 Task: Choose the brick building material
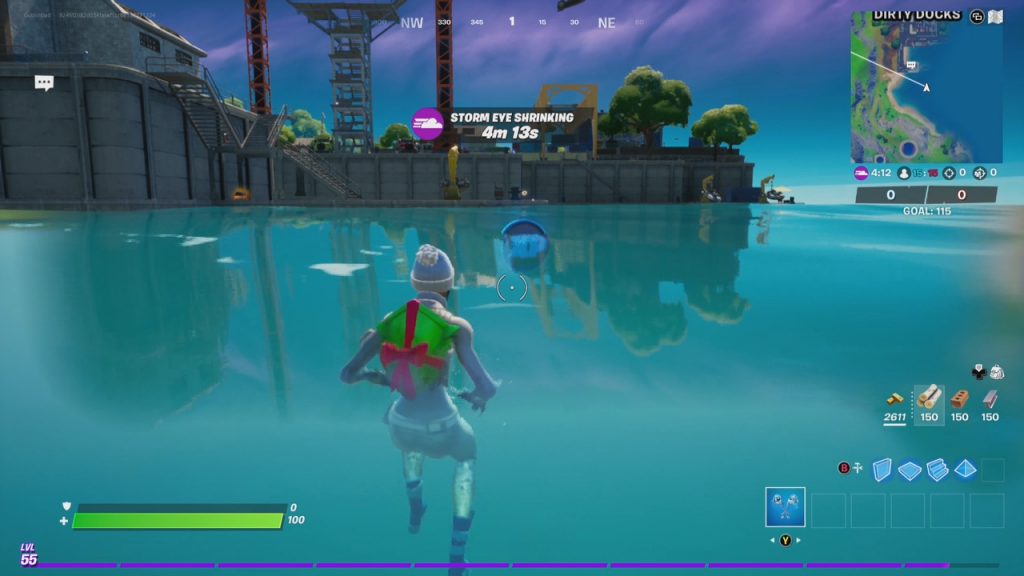point(959,398)
